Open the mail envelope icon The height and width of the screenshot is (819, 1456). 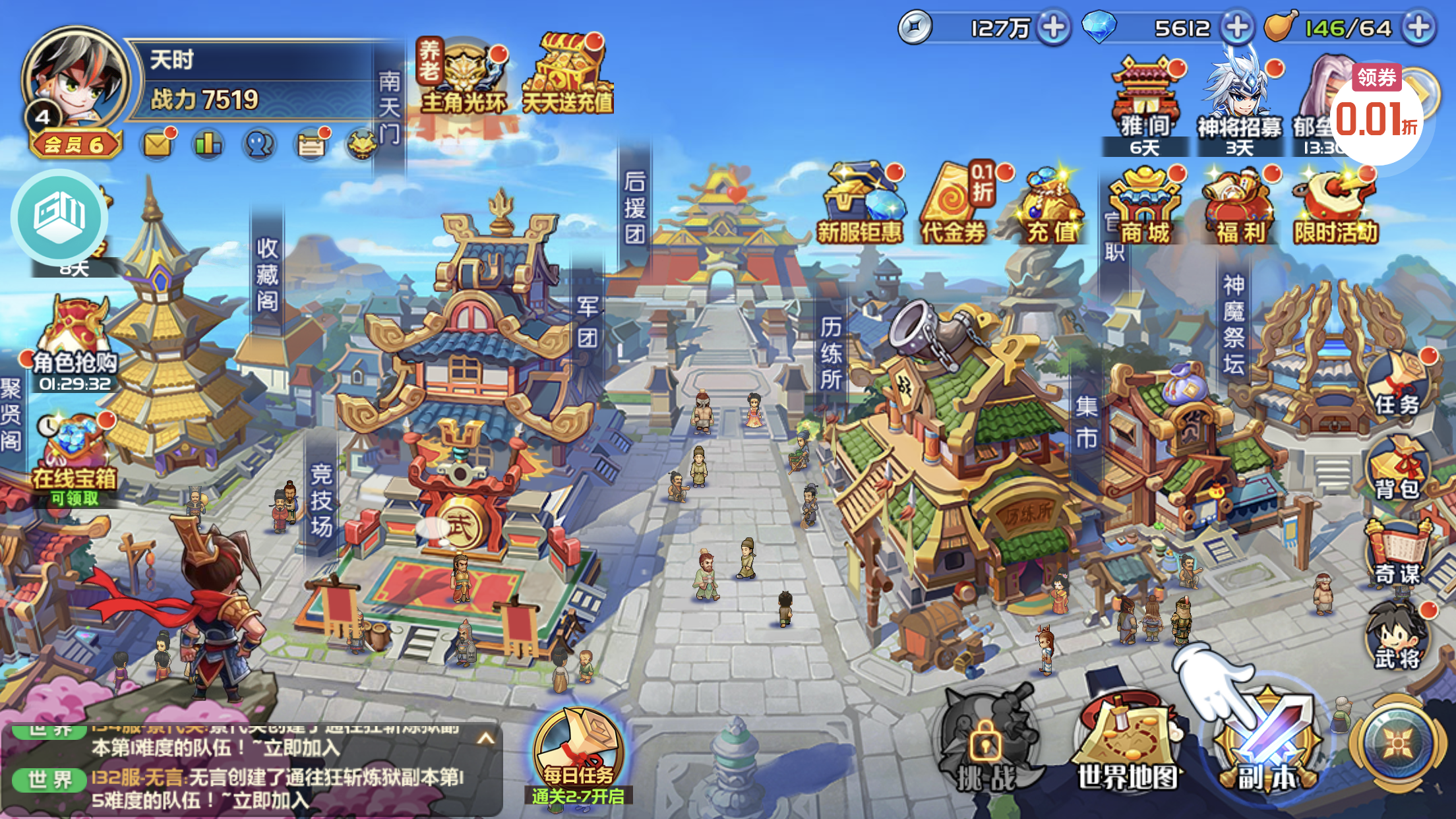157,144
